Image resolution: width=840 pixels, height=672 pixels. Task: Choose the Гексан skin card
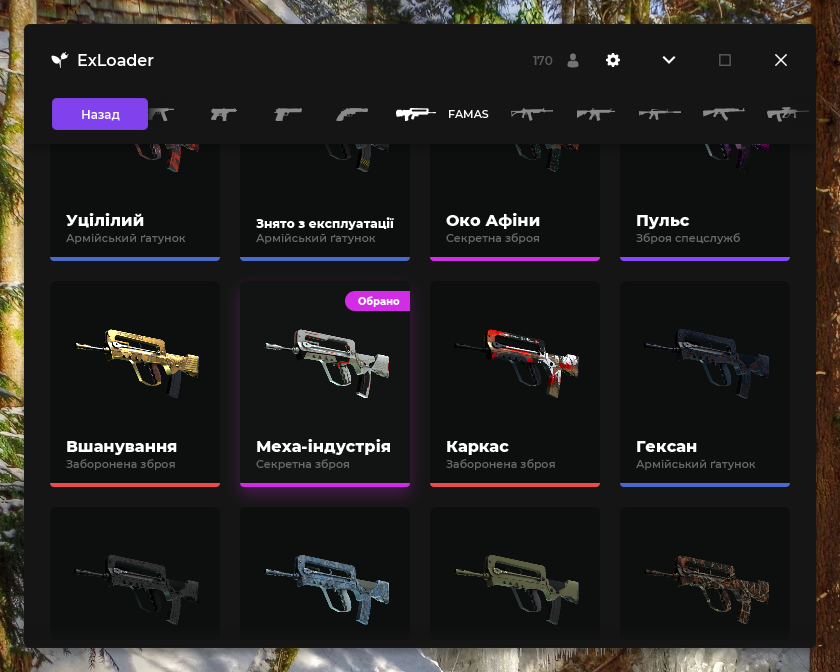(705, 384)
